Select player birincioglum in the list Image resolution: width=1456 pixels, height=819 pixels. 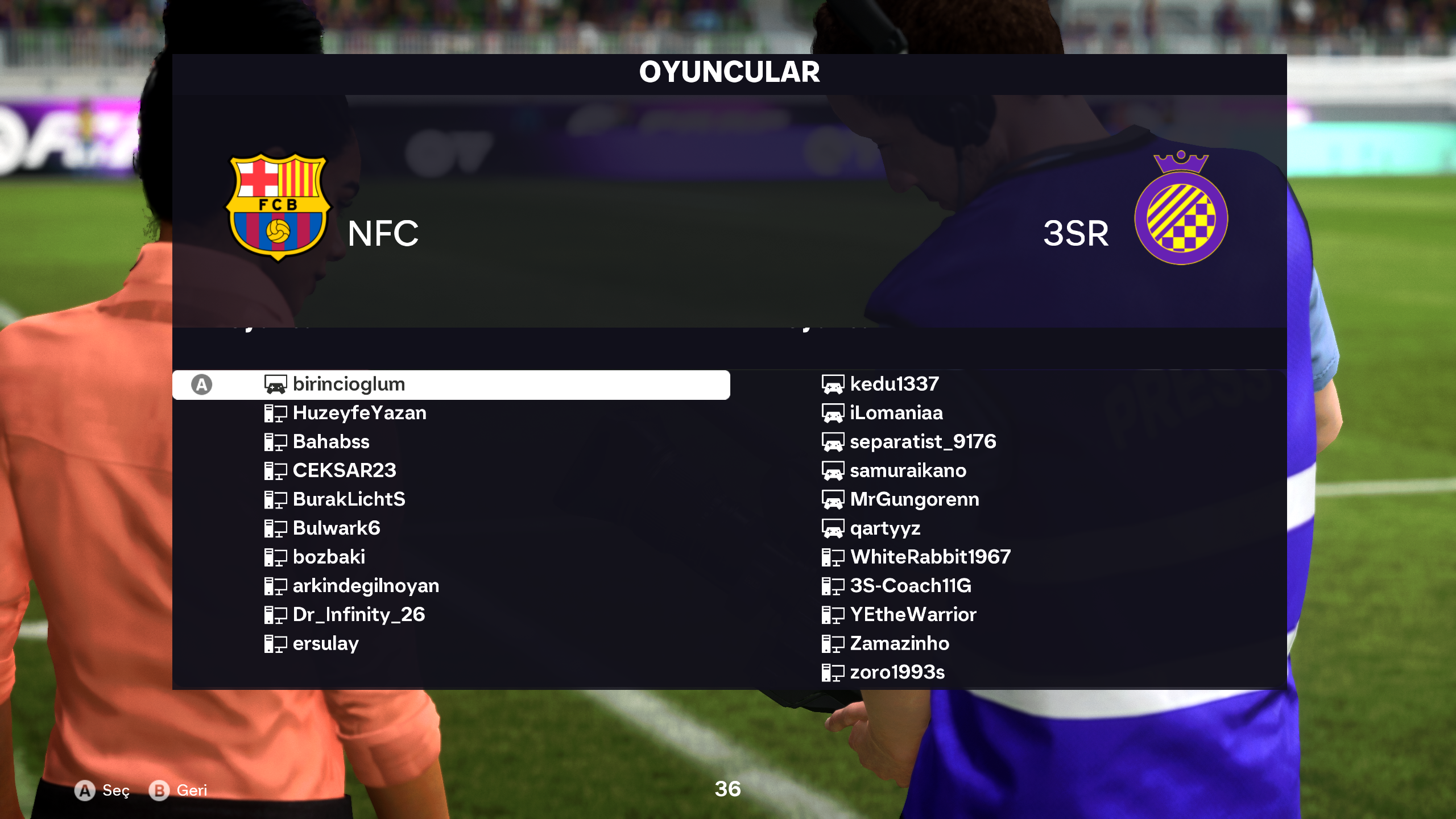[x=348, y=384]
